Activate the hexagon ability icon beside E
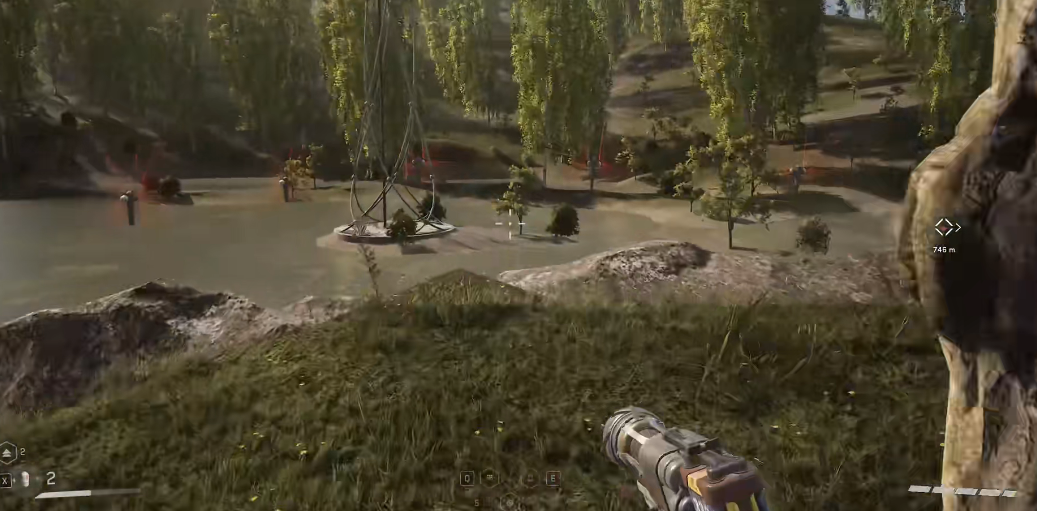Image resolution: width=1037 pixels, height=511 pixels. [x=530, y=478]
